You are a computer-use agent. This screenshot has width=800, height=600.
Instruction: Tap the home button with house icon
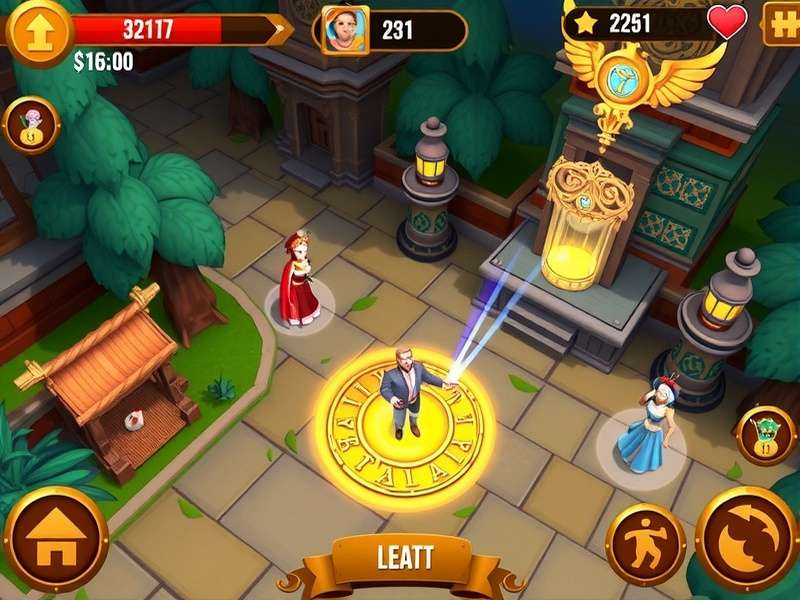(55, 541)
